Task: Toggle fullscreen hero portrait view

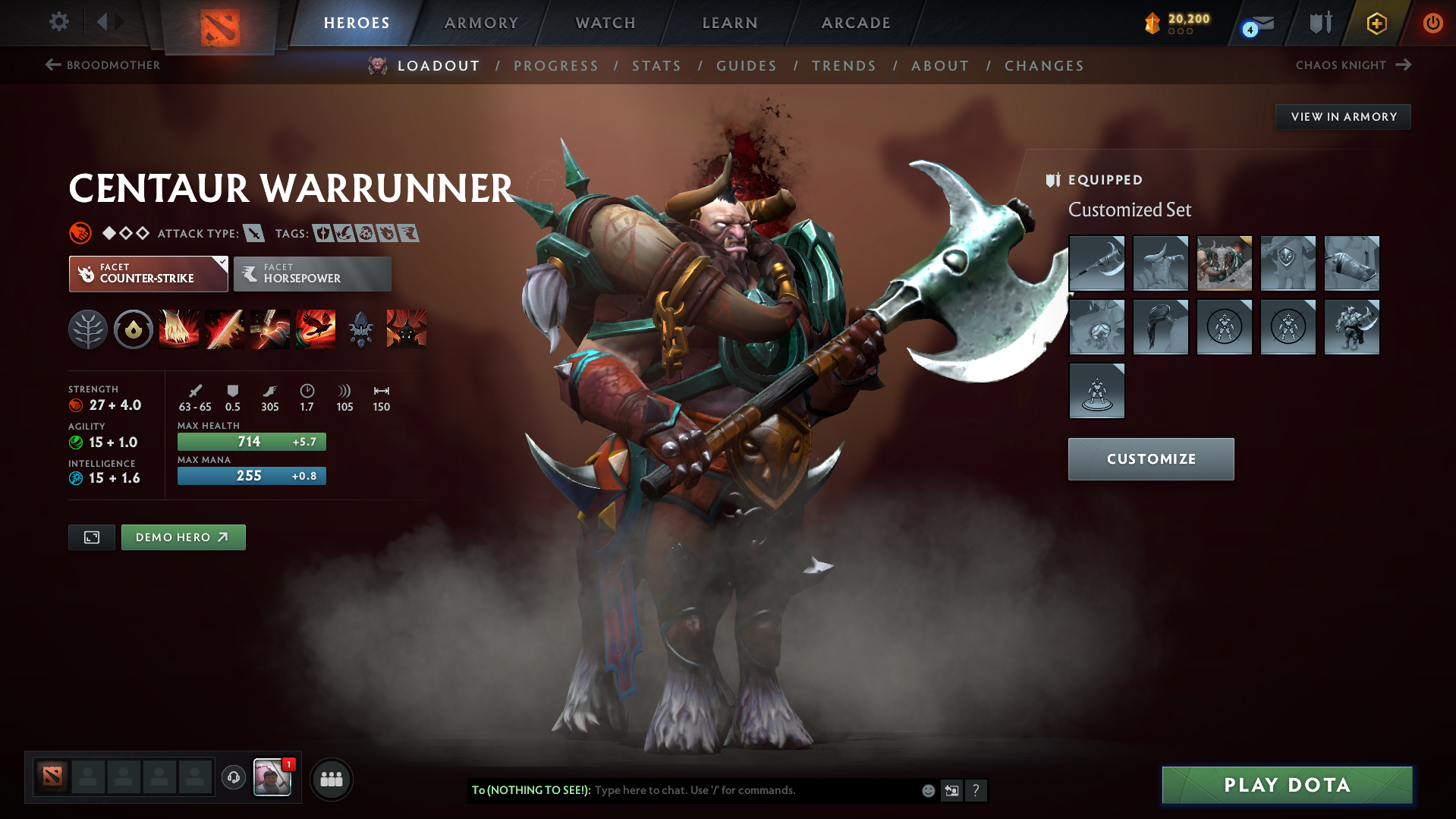Action: (x=91, y=537)
